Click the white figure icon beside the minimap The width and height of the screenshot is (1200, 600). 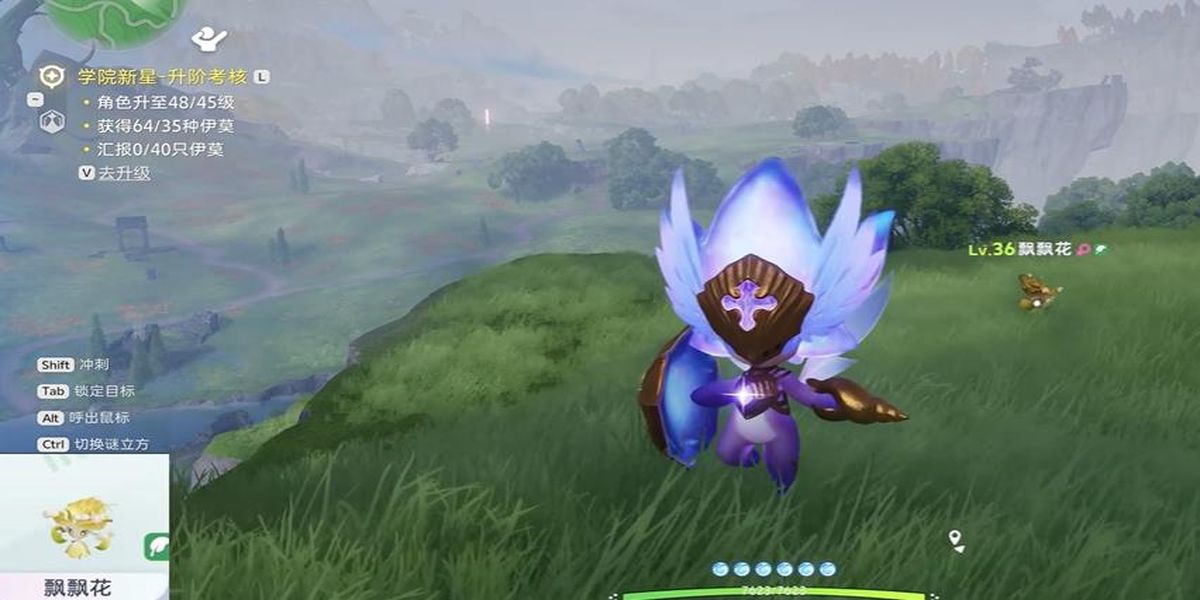tap(208, 39)
